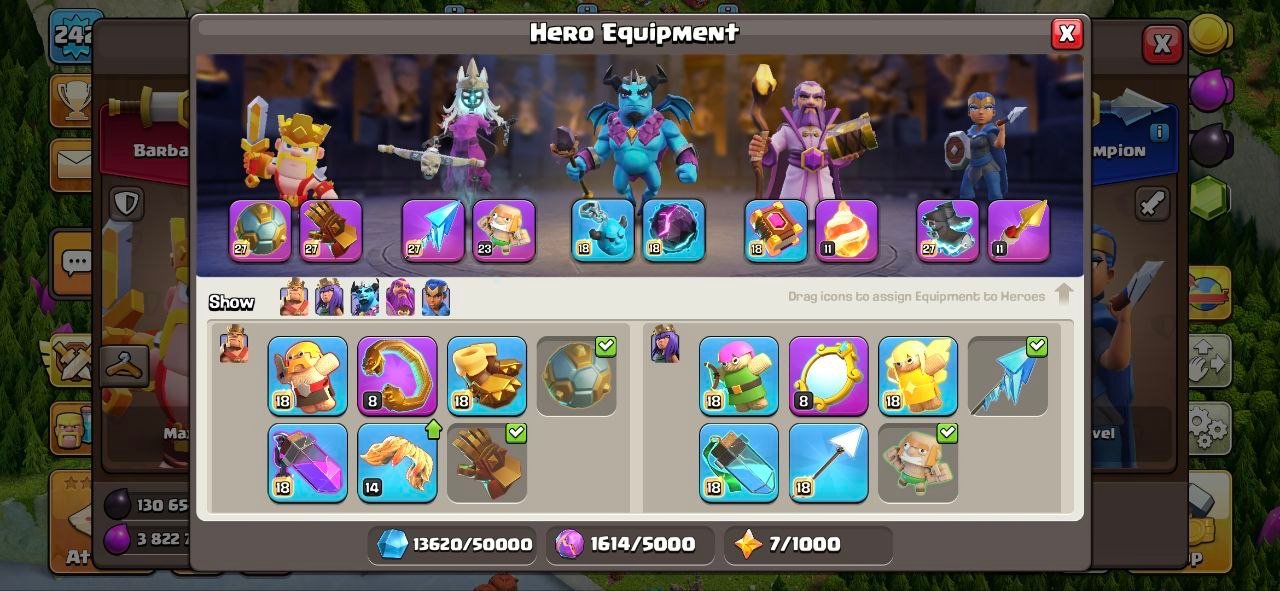1280x591 pixels.
Task: Show only Barbarian King equipment filter
Action: click(294, 298)
